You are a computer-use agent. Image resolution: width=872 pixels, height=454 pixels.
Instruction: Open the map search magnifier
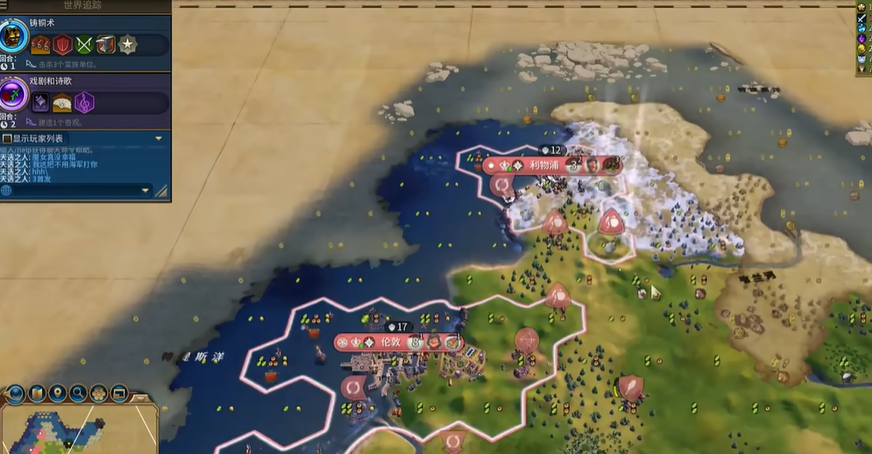coord(78,393)
